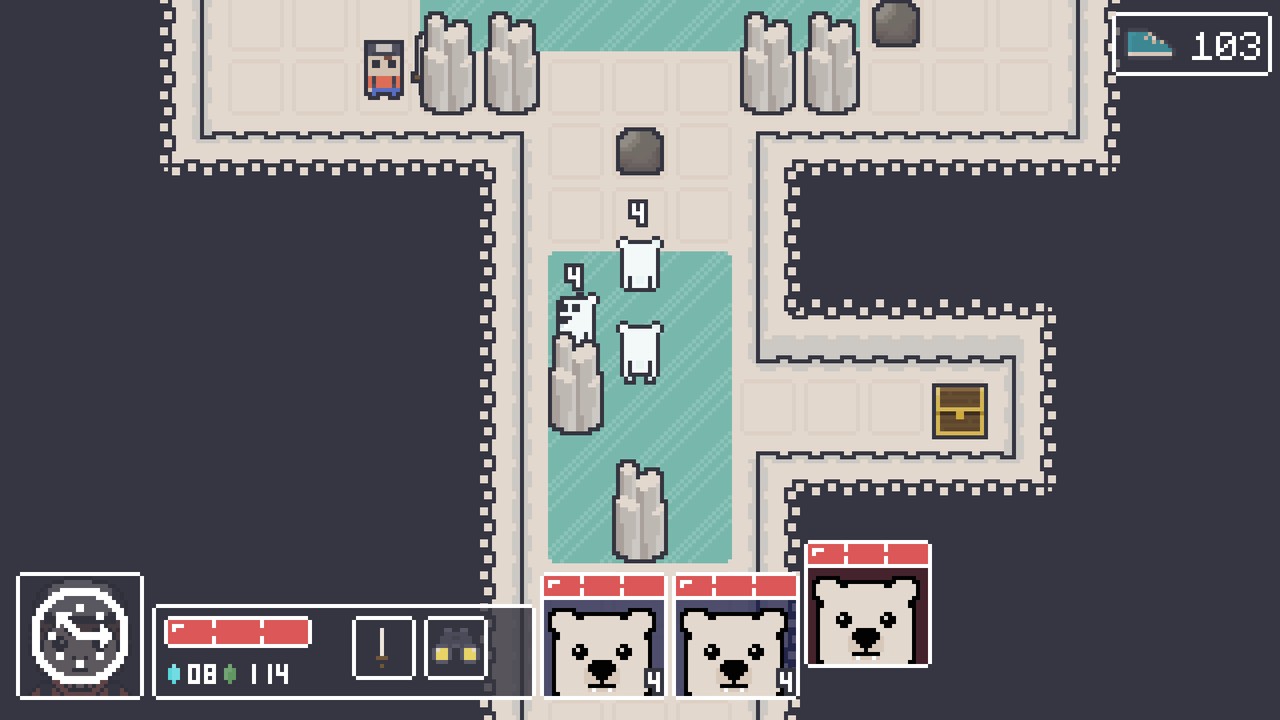This screenshot has width=1280, height=720.
Task: Click the red health bar above the left bear
Action: [604, 586]
